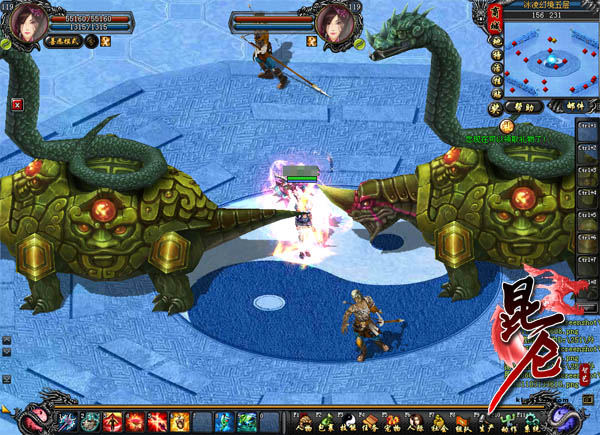Click the round 荣 button below minimap tabs

[x=495, y=105]
